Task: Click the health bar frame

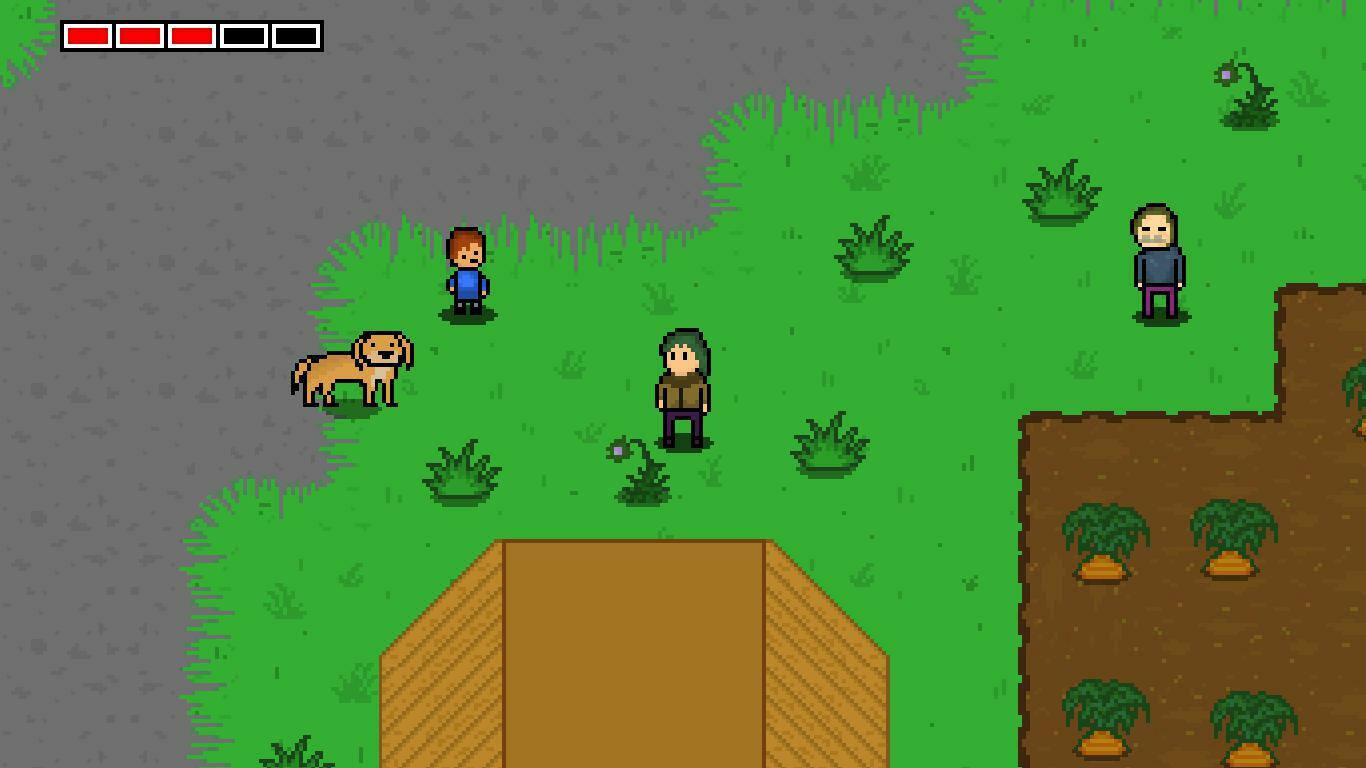Action: point(192,20)
